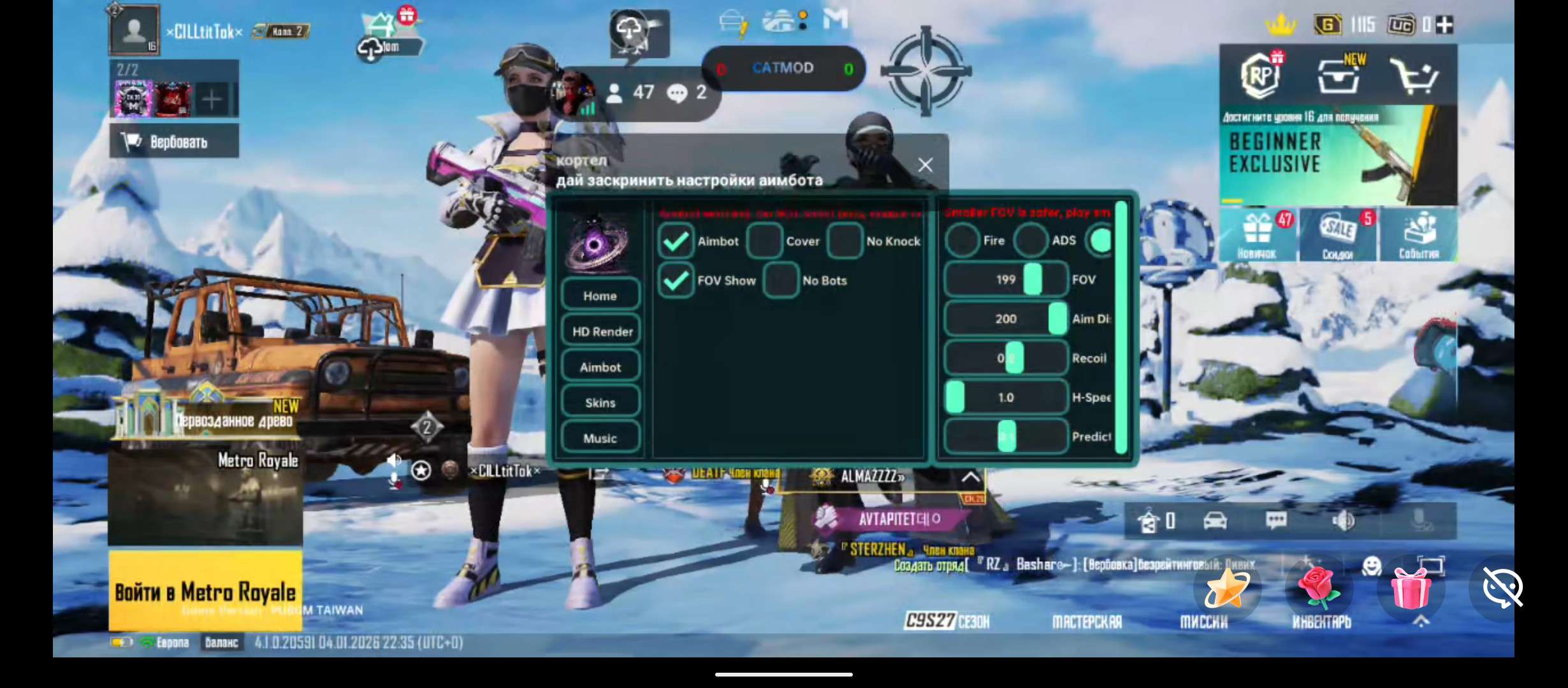Open the Beginner Exclusive banner
Image resolution: width=1568 pixels, height=688 pixels.
coord(1337,155)
